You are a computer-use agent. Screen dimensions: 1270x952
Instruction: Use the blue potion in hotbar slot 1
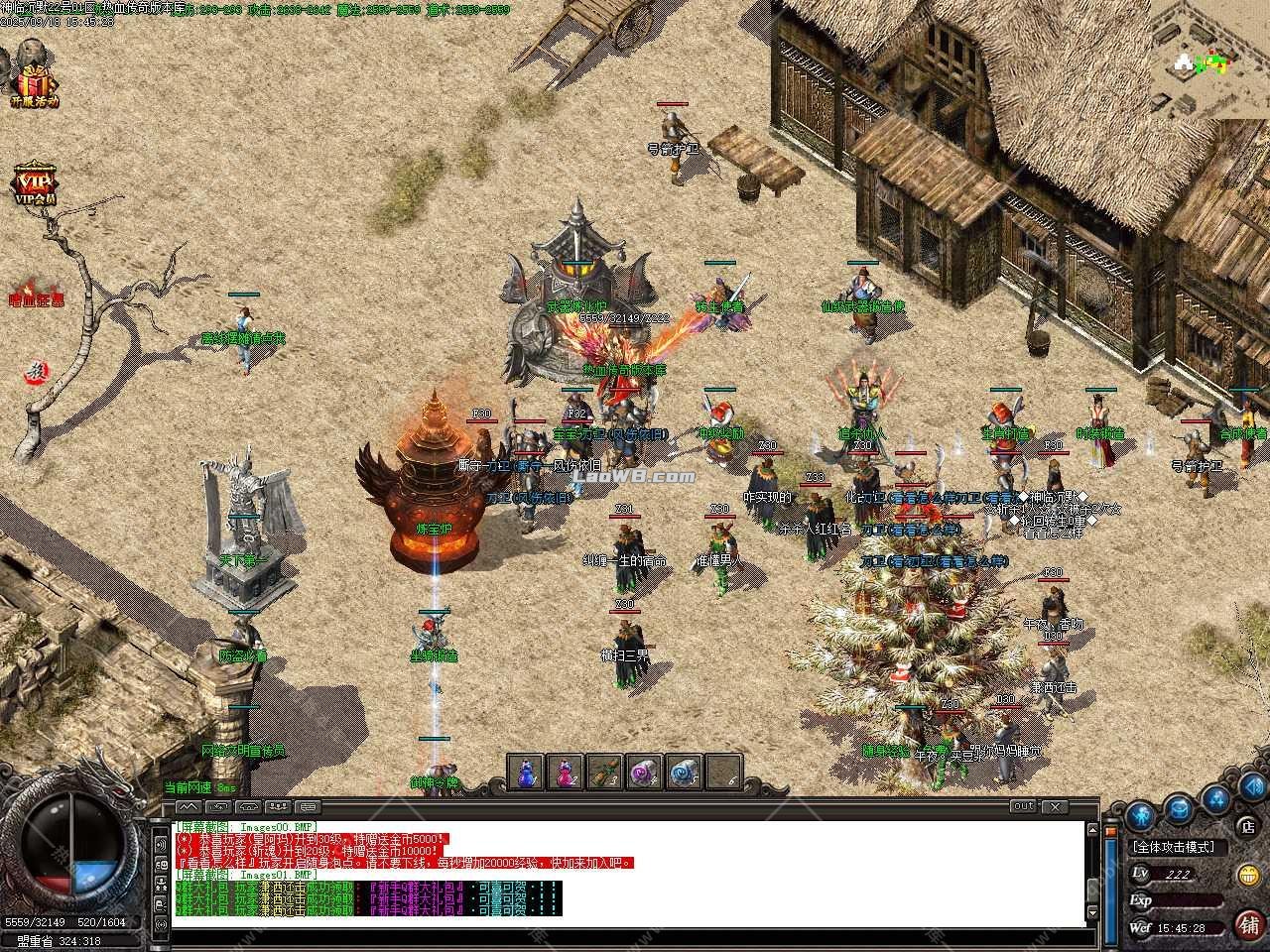point(527,772)
